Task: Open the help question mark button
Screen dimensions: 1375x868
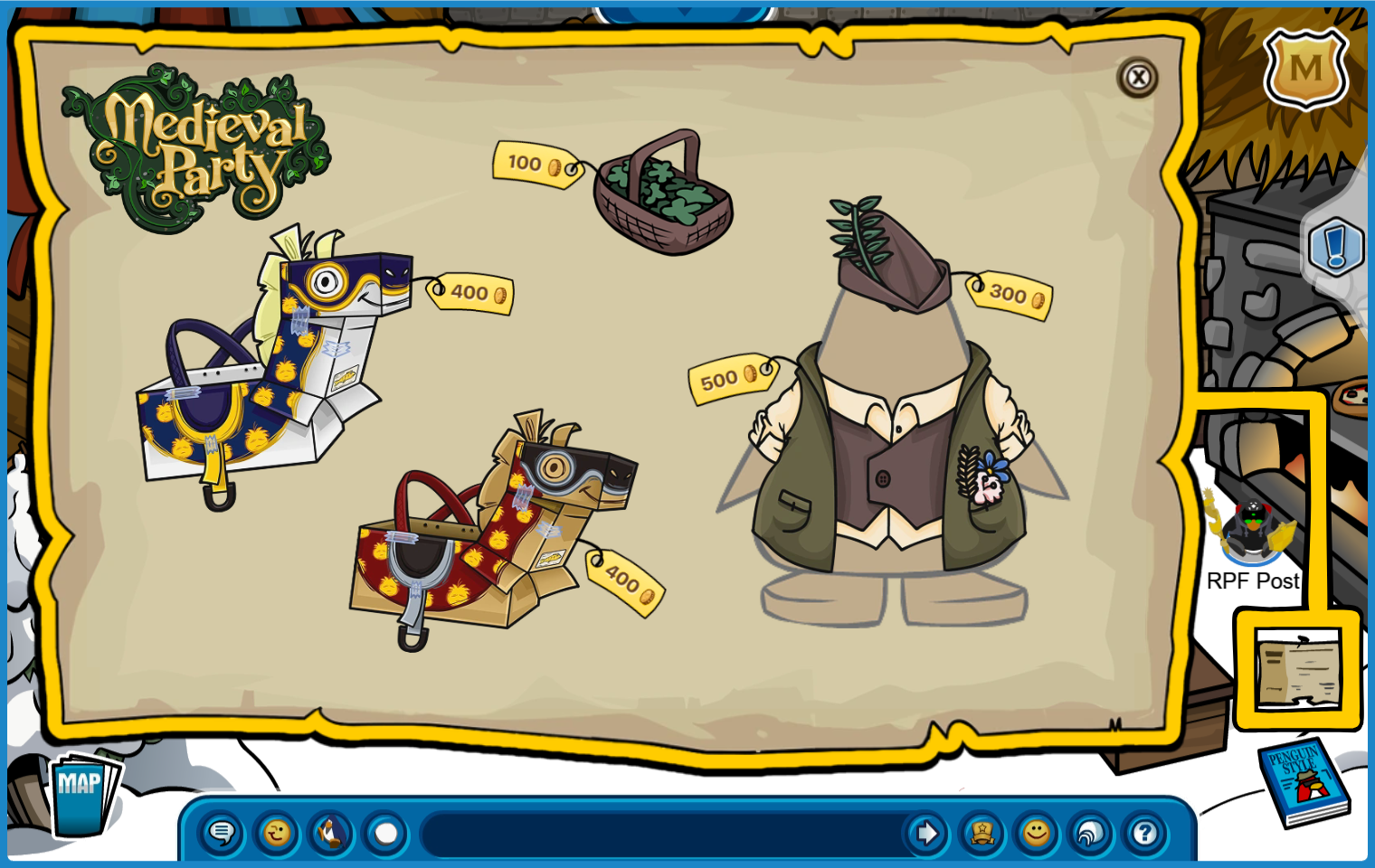Action: (1145, 833)
